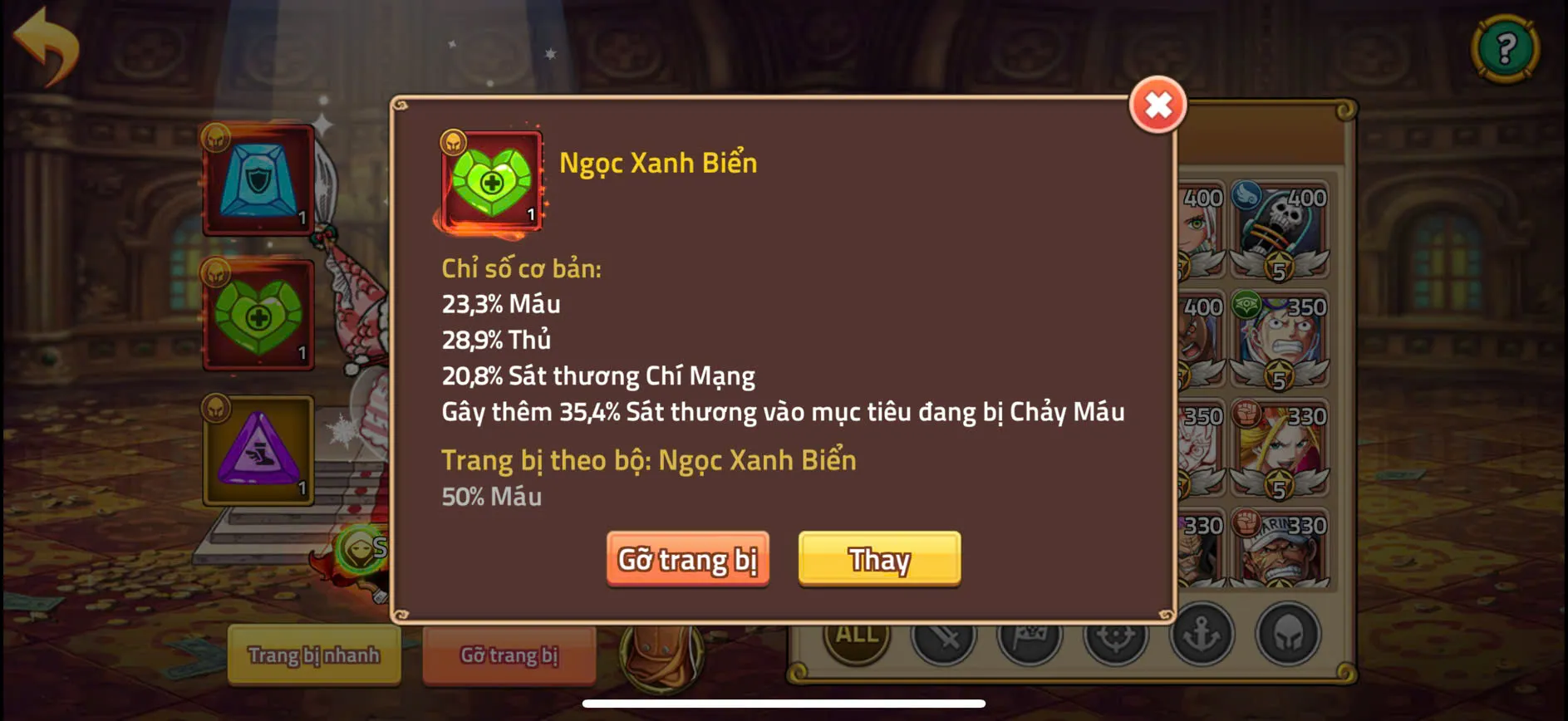Show all heroes with the ALL filter
This screenshot has width=1568, height=721.
(857, 635)
